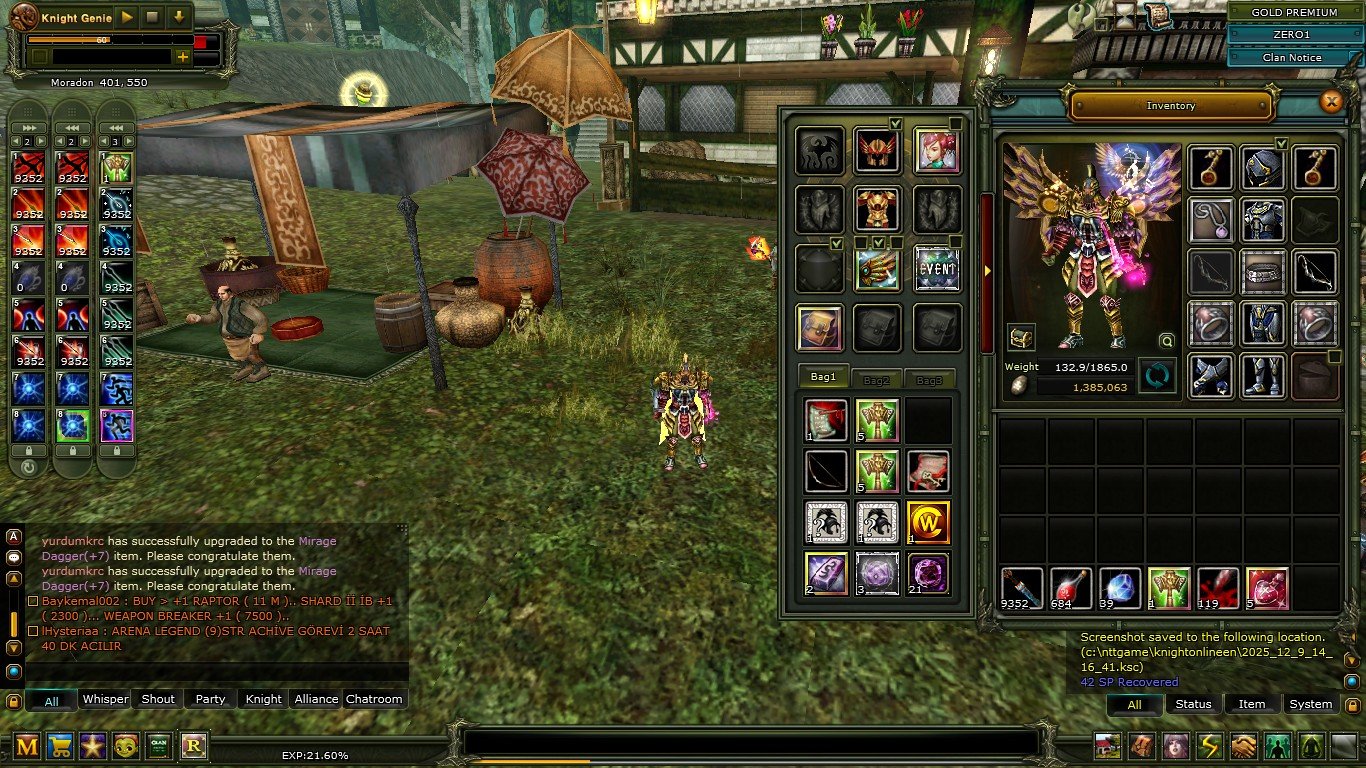This screenshot has width=1366, height=768.
Task: Select the Whisper chat tab
Action: (x=105, y=699)
